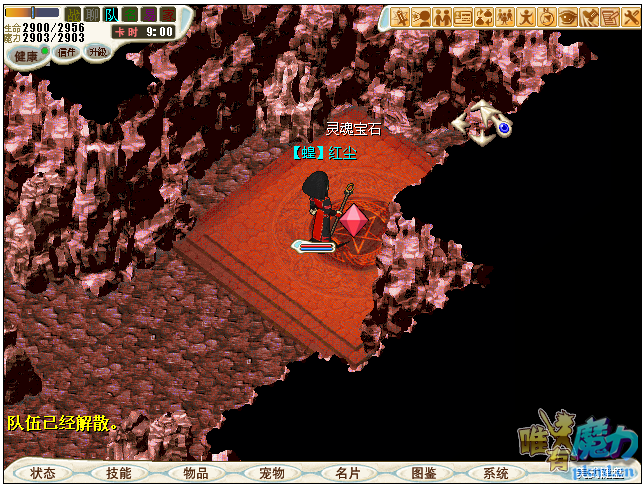Open the 名片 name card menu
Screen dimensions: 643x486
[348, 473]
